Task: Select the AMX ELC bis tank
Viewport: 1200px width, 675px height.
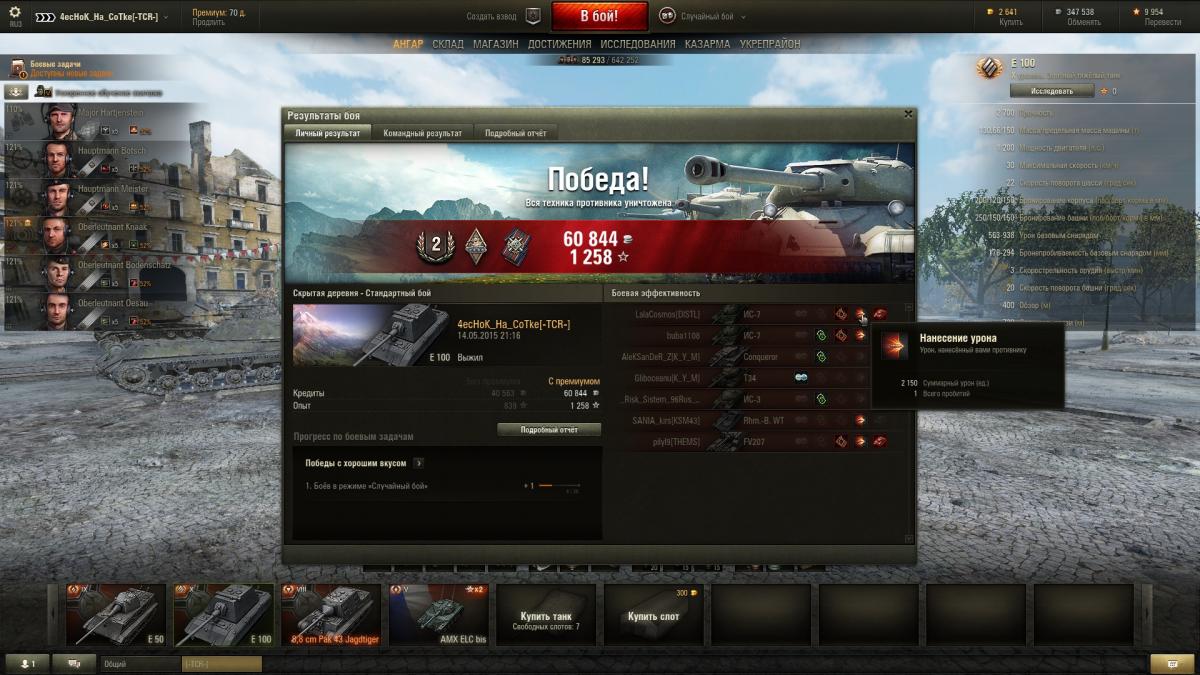Action: click(437, 614)
